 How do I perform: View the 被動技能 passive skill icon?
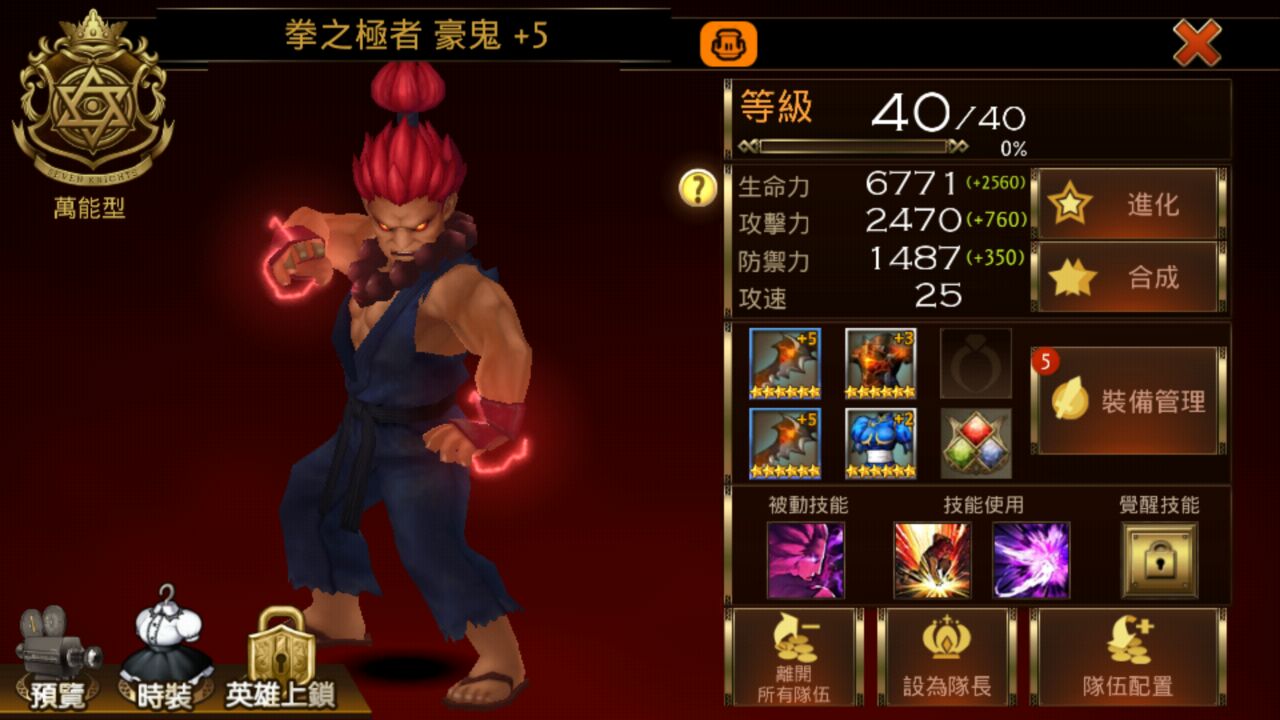point(806,560)
